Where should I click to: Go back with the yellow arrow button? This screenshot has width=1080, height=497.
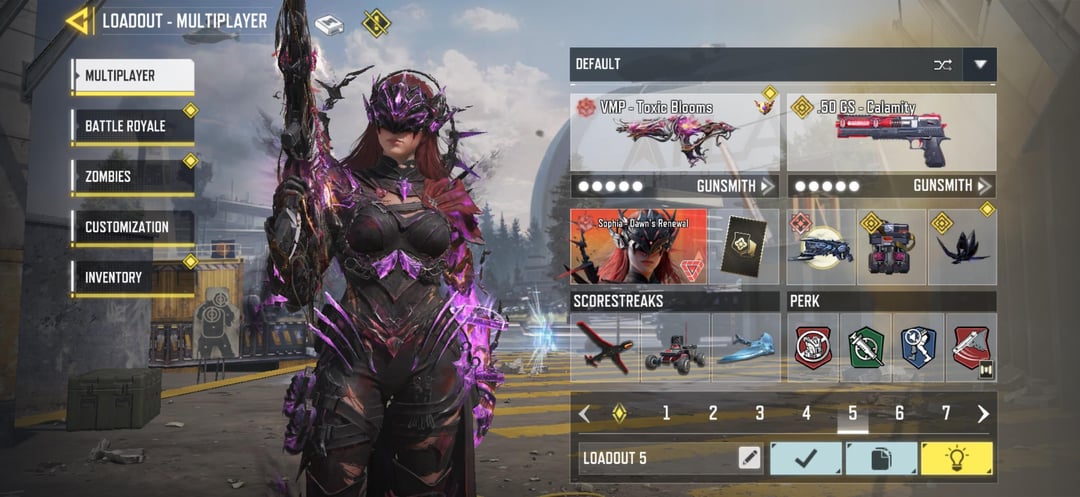77,21
